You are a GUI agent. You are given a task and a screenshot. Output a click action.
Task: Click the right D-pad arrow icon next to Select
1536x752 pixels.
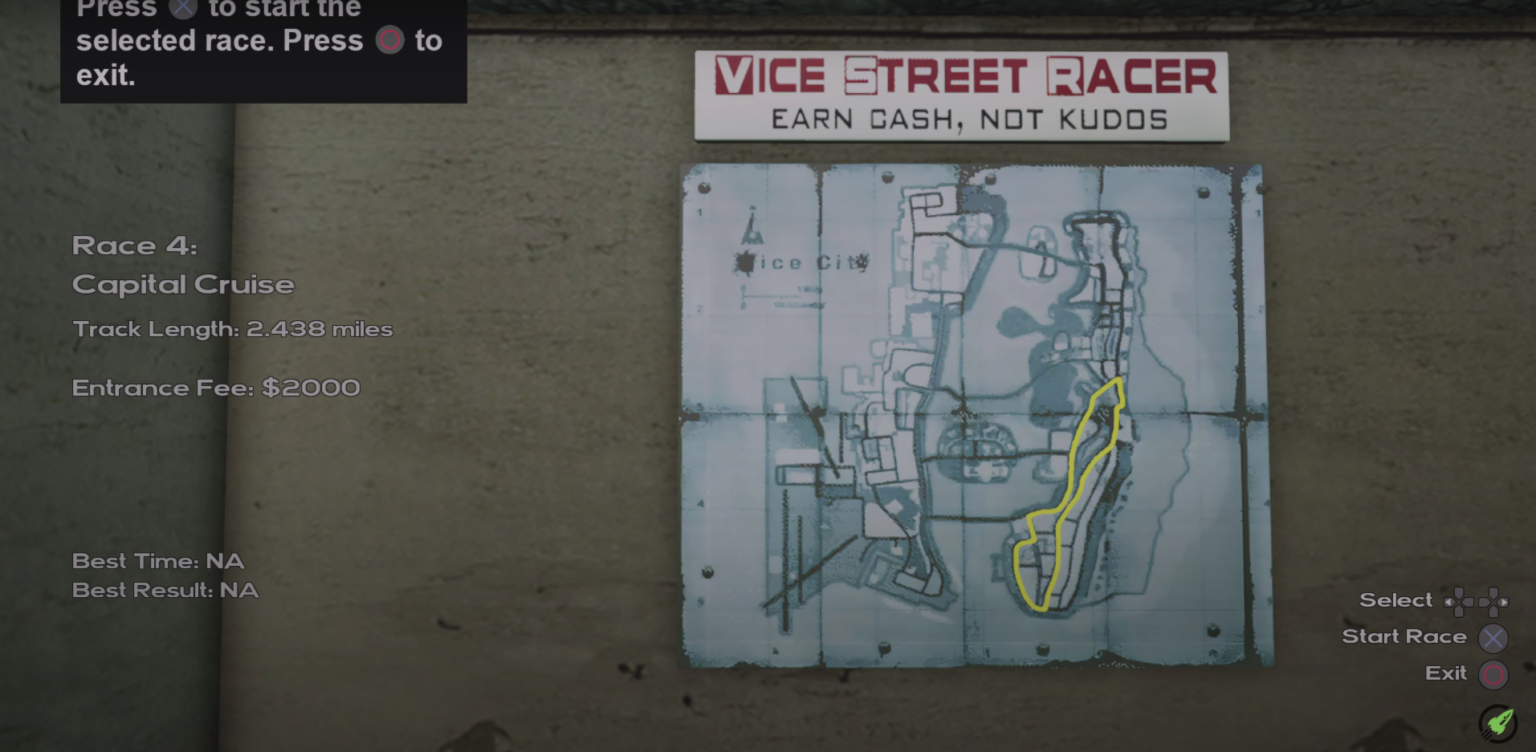1493,601
